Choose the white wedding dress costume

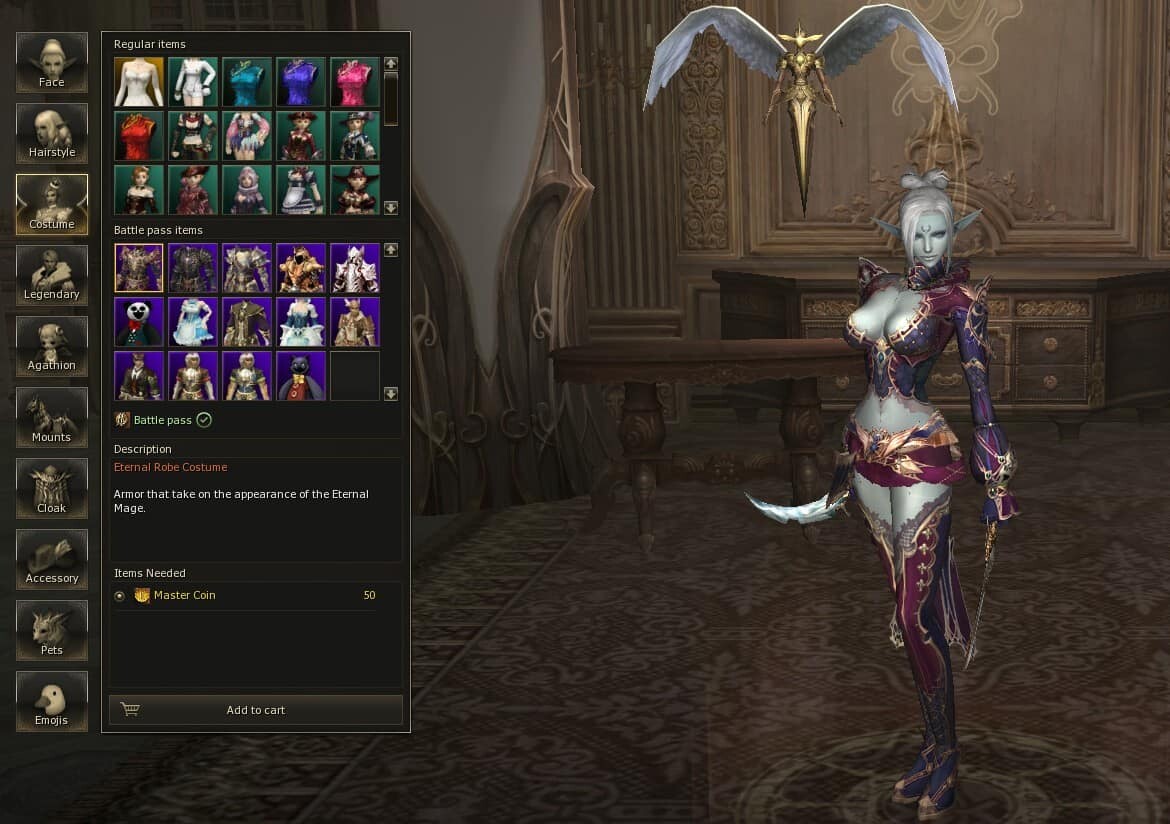[139, 82]
